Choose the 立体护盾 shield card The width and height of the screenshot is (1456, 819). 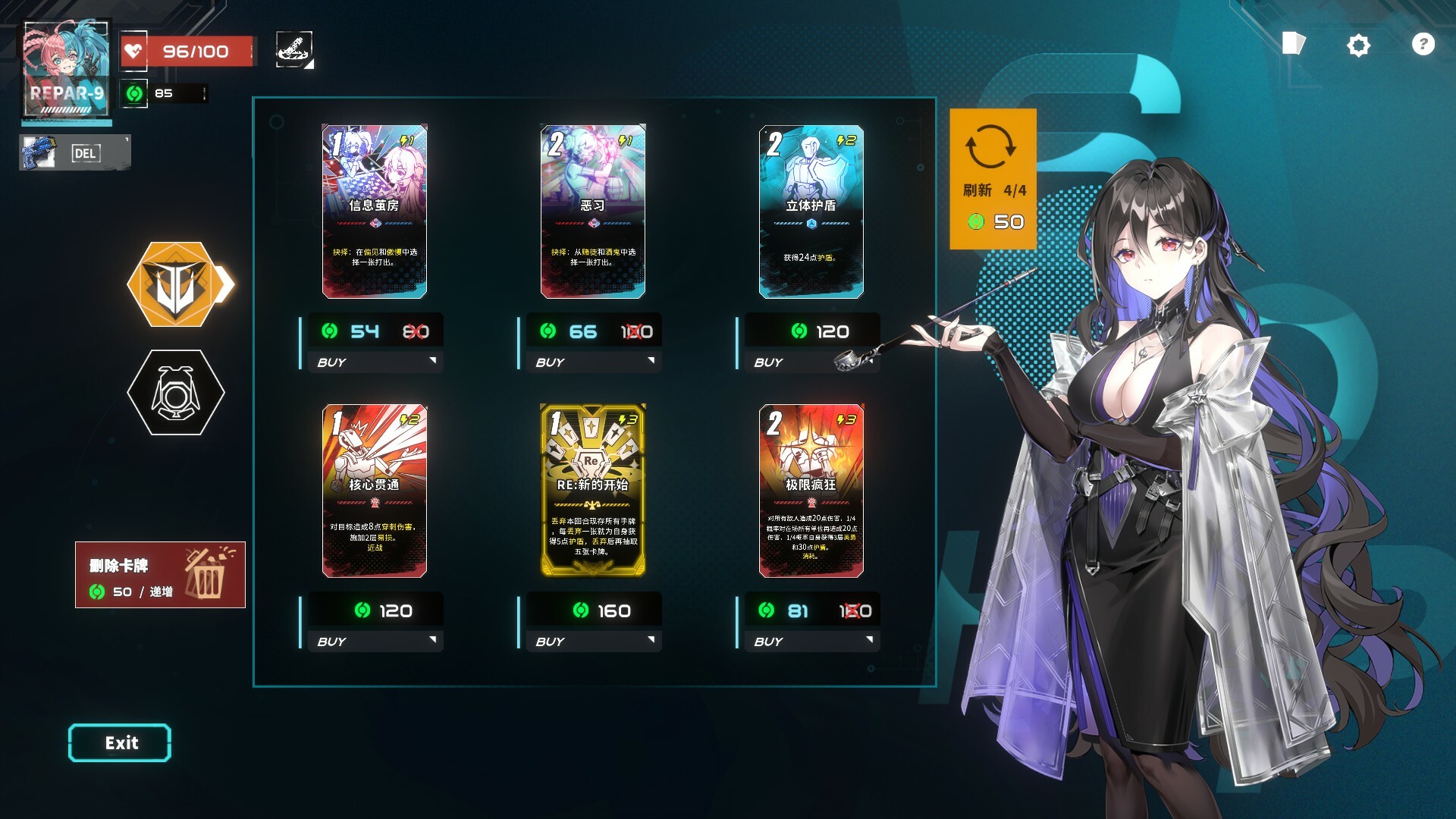(x=811, y=211)
